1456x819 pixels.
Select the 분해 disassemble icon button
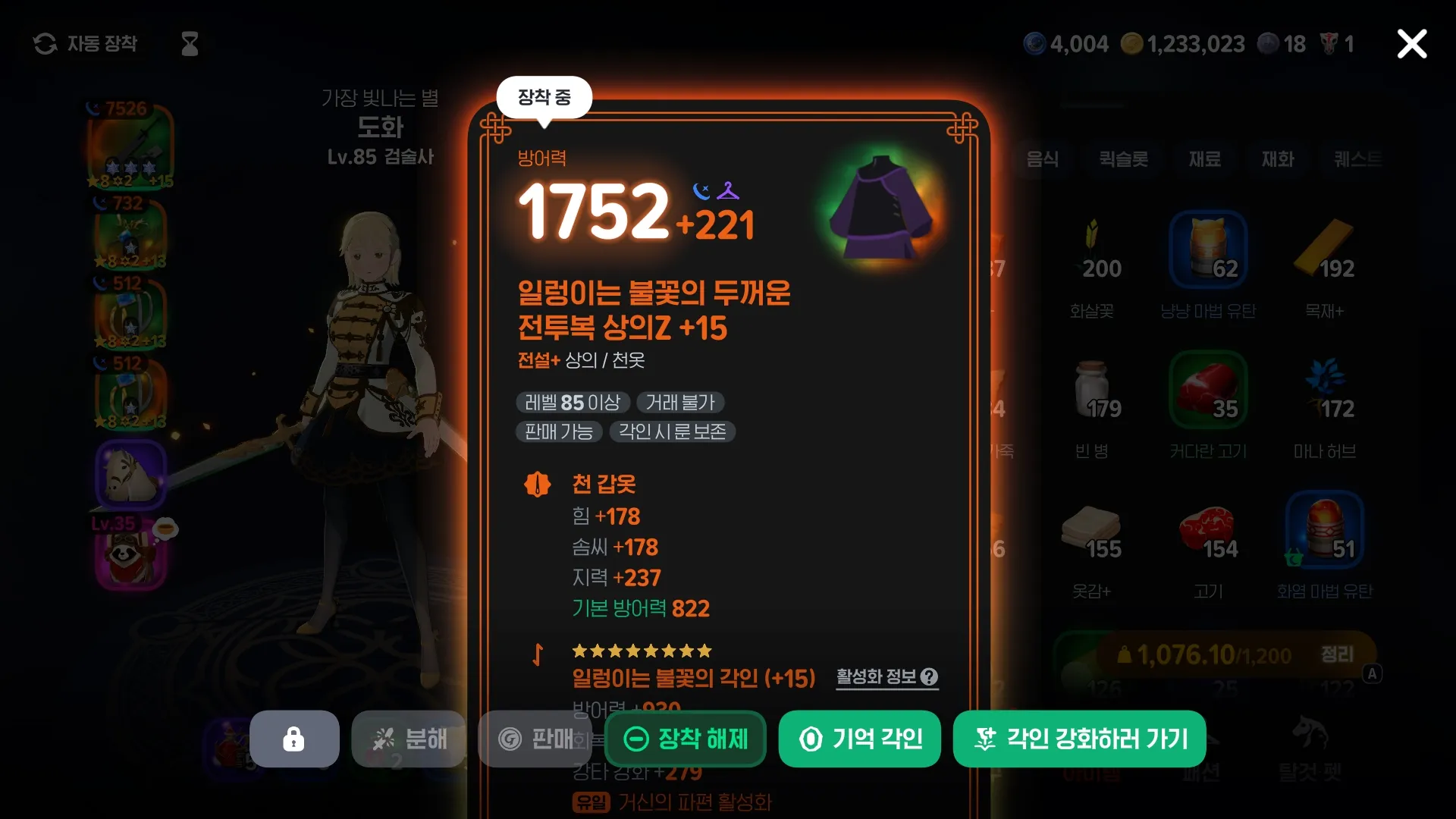tap(408, 739)
